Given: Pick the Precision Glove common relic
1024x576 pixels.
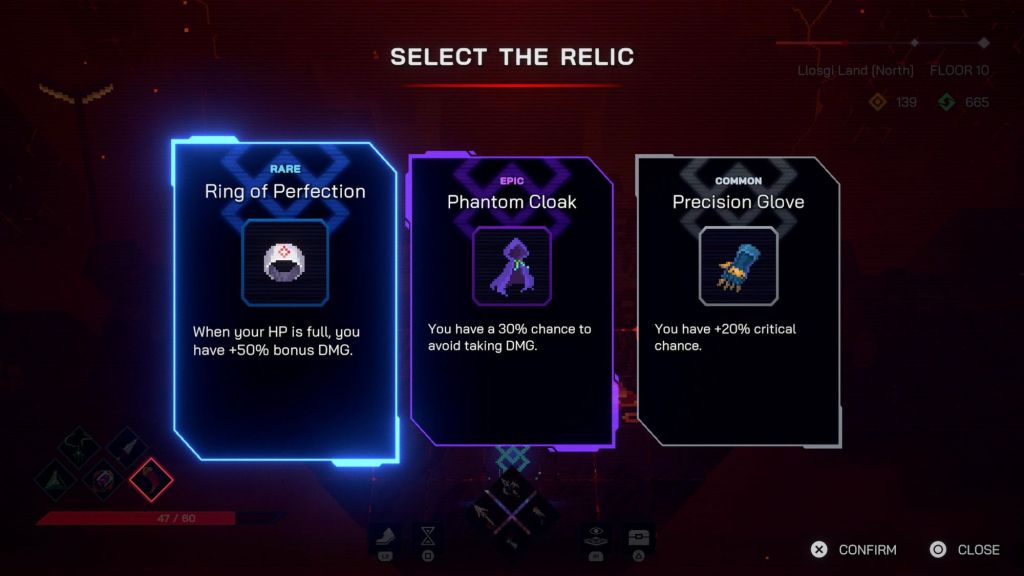Looking at the screenshot, I should (x=738, y=300).
